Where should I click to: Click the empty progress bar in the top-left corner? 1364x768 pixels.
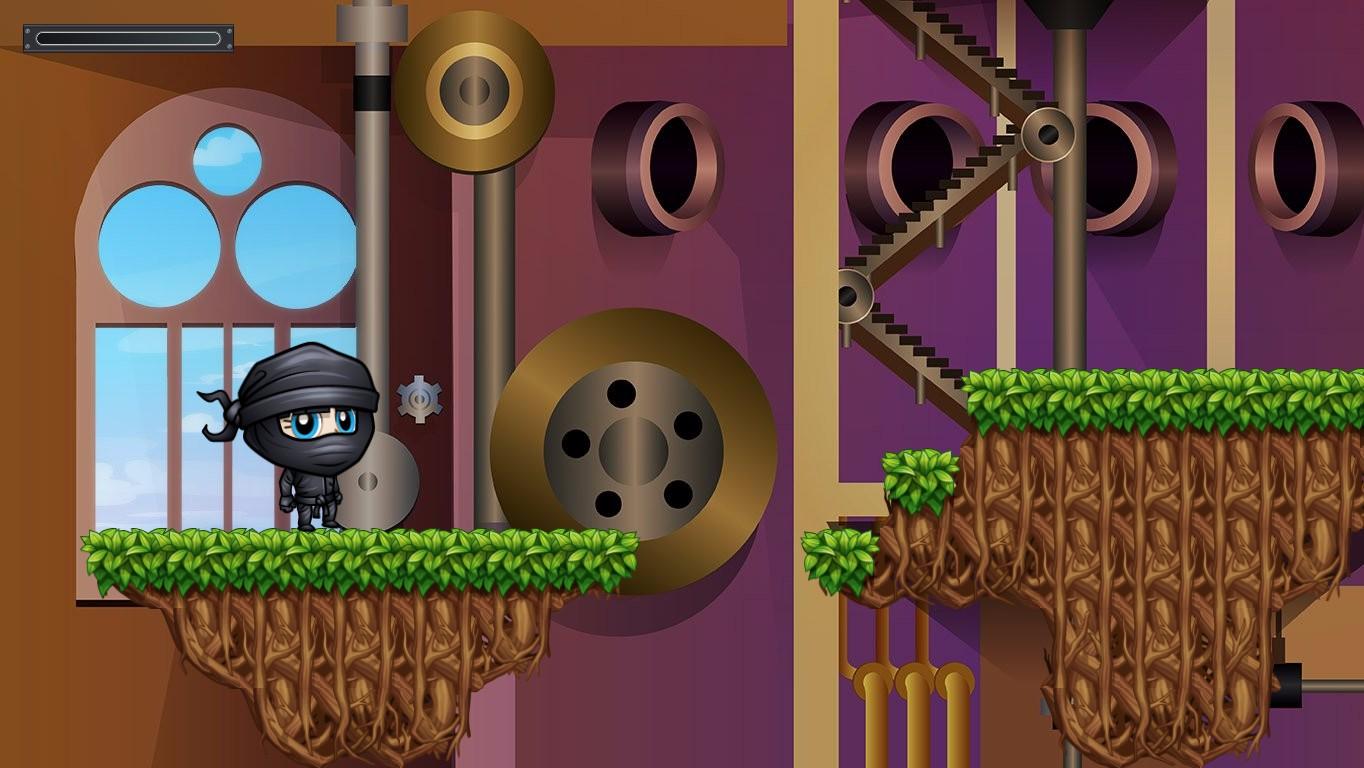[x=127, y=38]
